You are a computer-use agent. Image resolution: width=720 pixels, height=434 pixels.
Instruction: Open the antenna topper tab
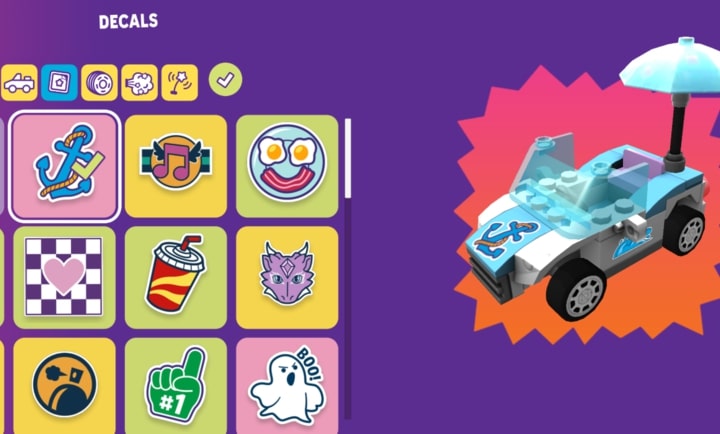(180, 83)
